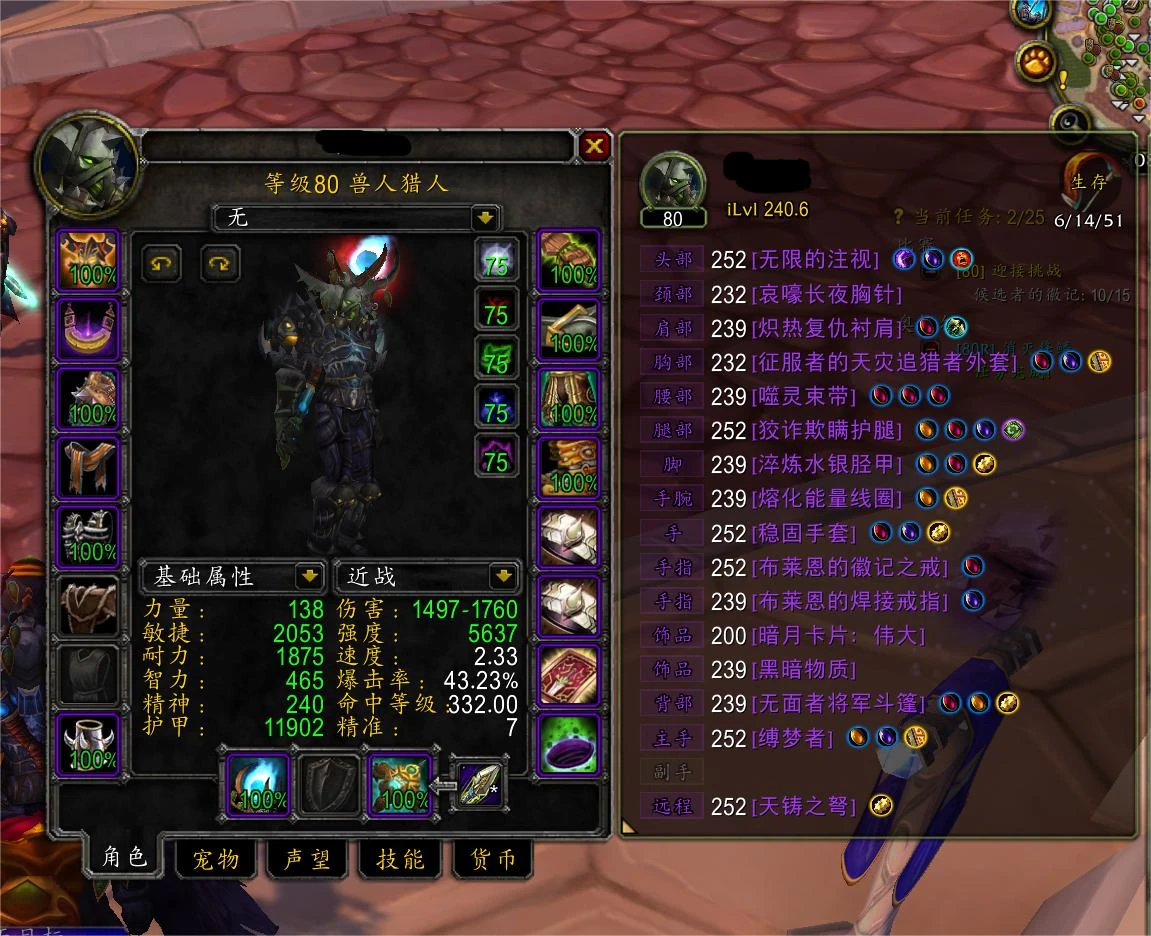
Task: Close the character panel
Action: (x=595, y=147)
